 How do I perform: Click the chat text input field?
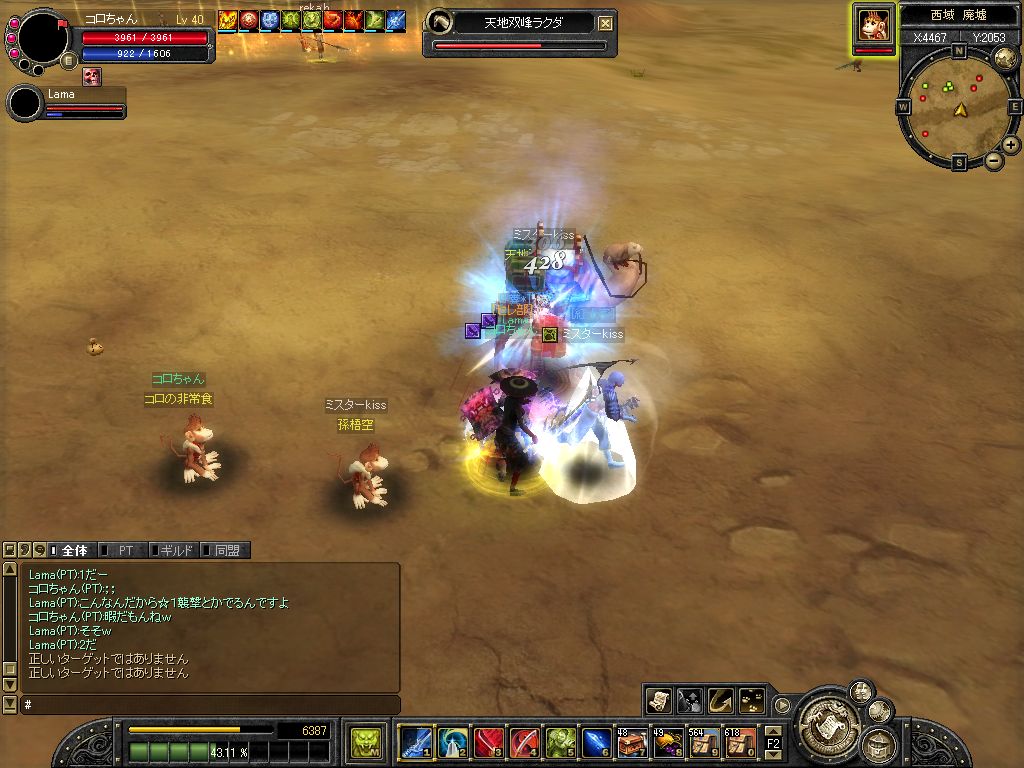point(210,705)
